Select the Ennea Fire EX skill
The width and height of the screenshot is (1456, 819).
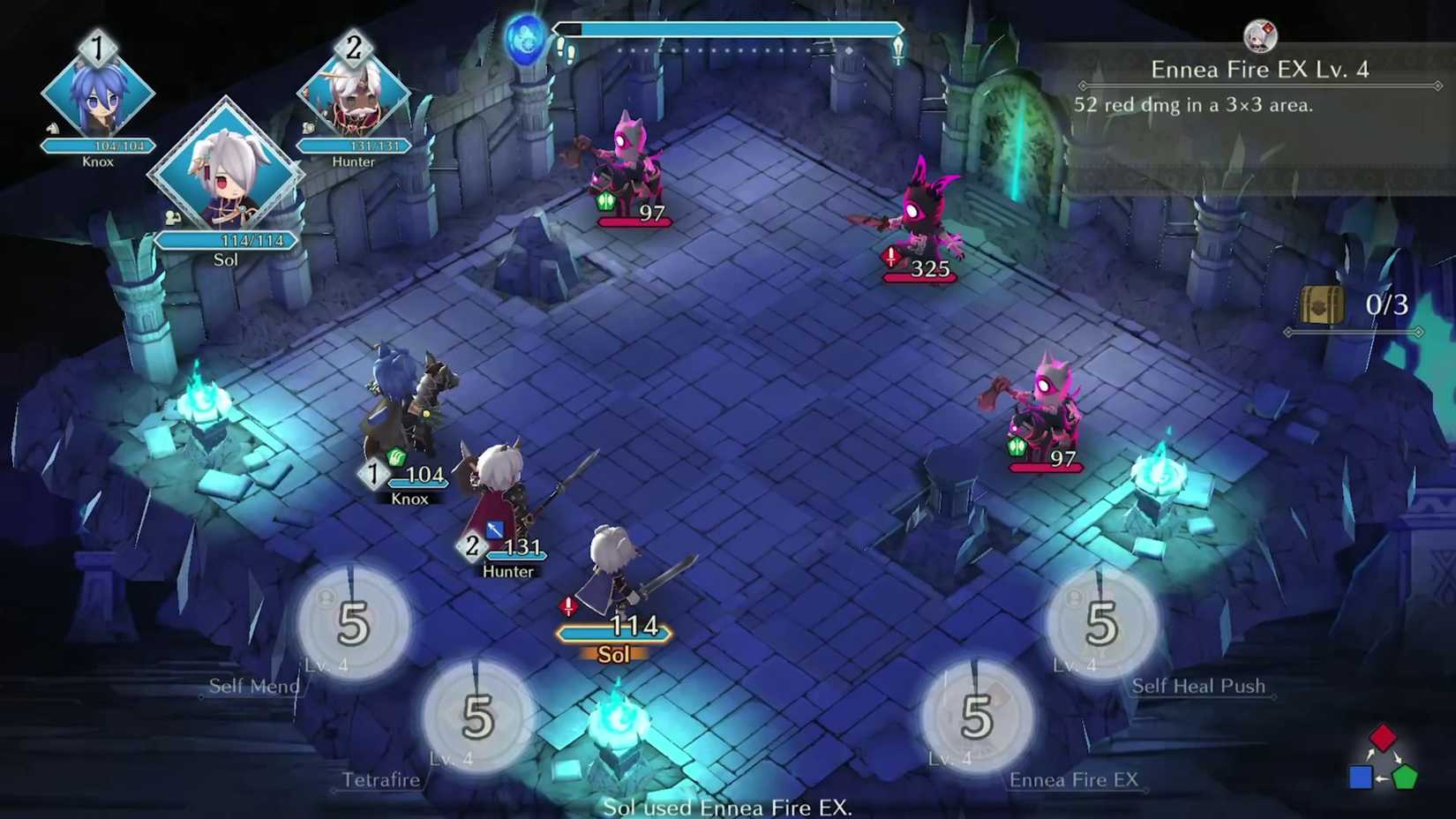click(x=975, y=715)
